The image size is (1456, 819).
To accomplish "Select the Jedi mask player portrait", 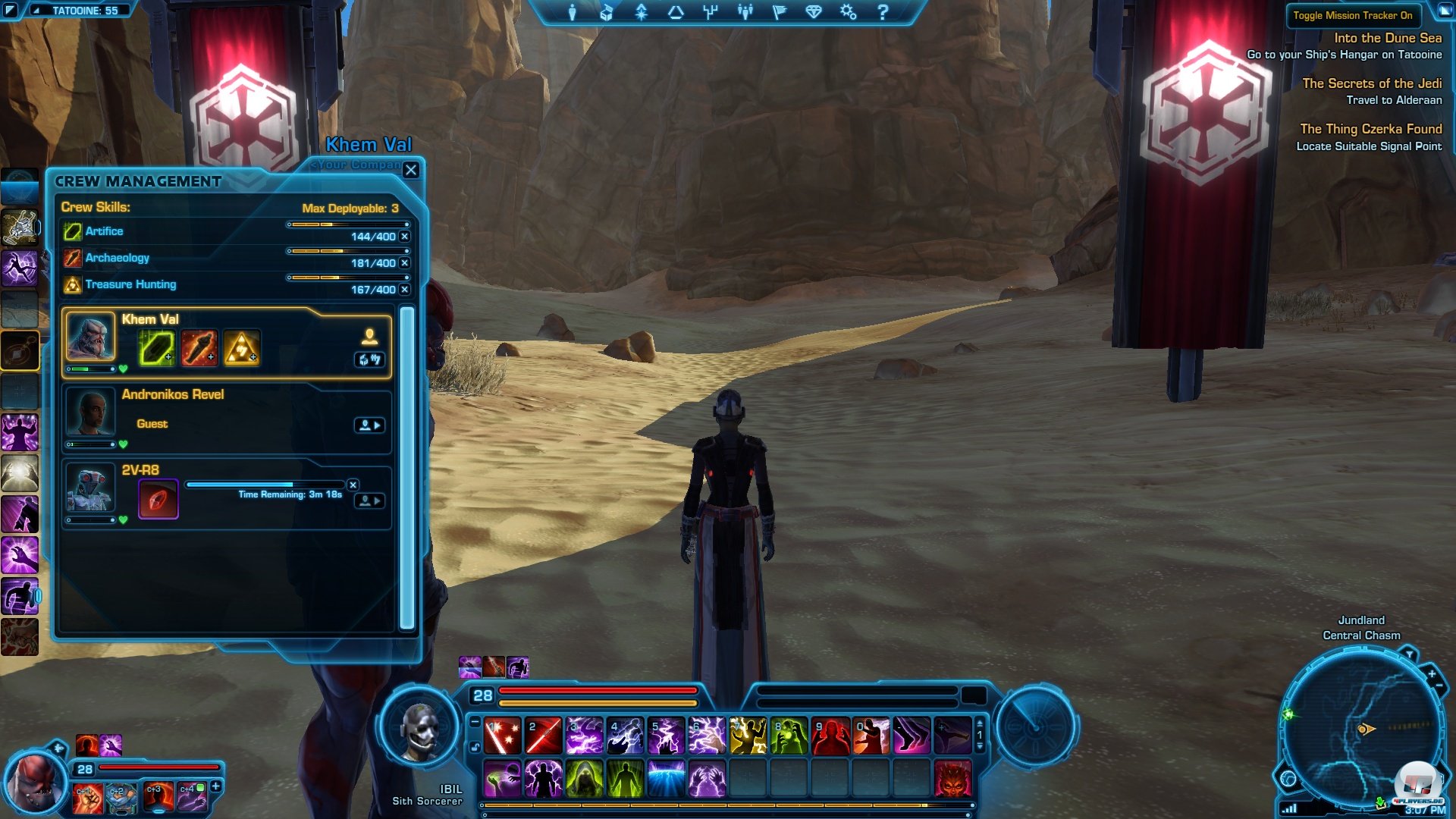I will pyautogui.click(x=419, y=730).
